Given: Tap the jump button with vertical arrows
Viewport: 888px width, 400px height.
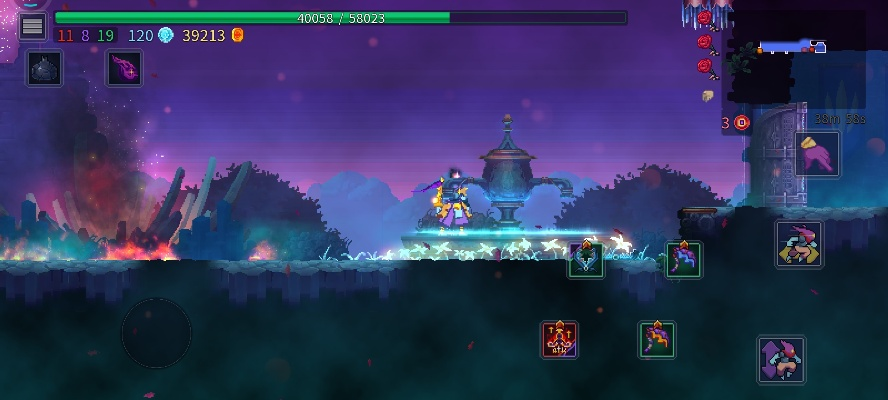Looking at the screenshot, I should (781, 359).
